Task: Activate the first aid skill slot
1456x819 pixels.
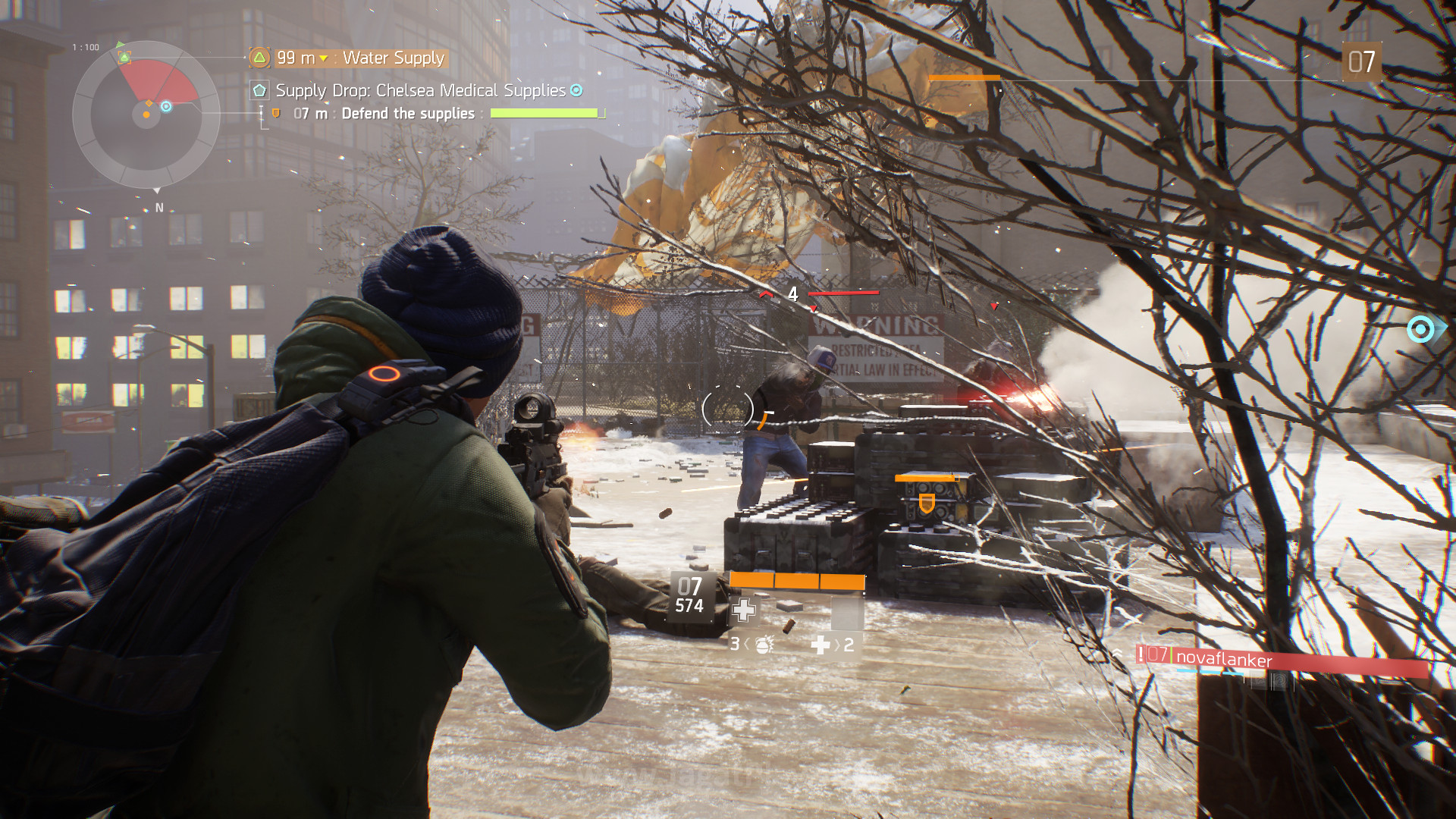Action: point(743,610)
